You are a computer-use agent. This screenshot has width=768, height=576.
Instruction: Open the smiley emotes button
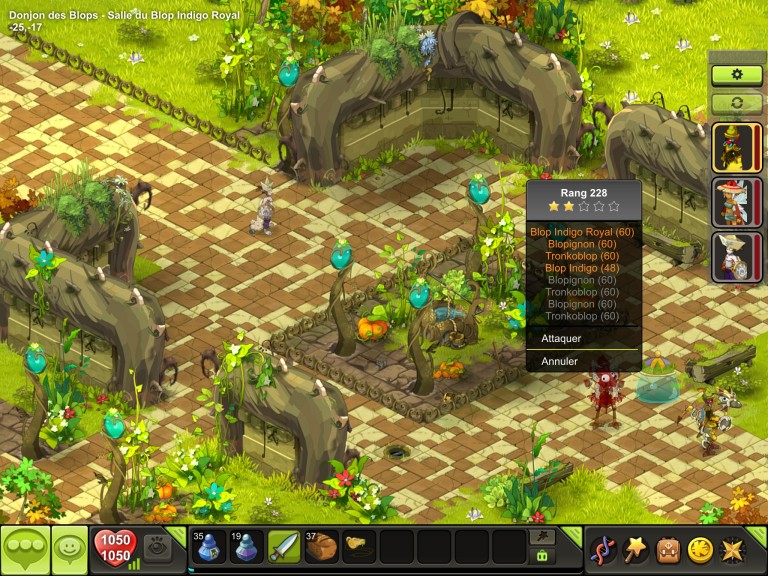point(70,549)
